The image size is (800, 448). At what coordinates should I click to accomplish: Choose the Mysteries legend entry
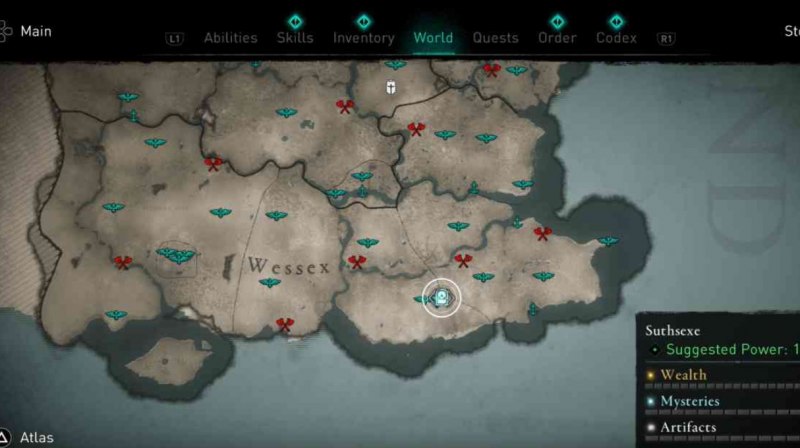click(x=689, y=401)
